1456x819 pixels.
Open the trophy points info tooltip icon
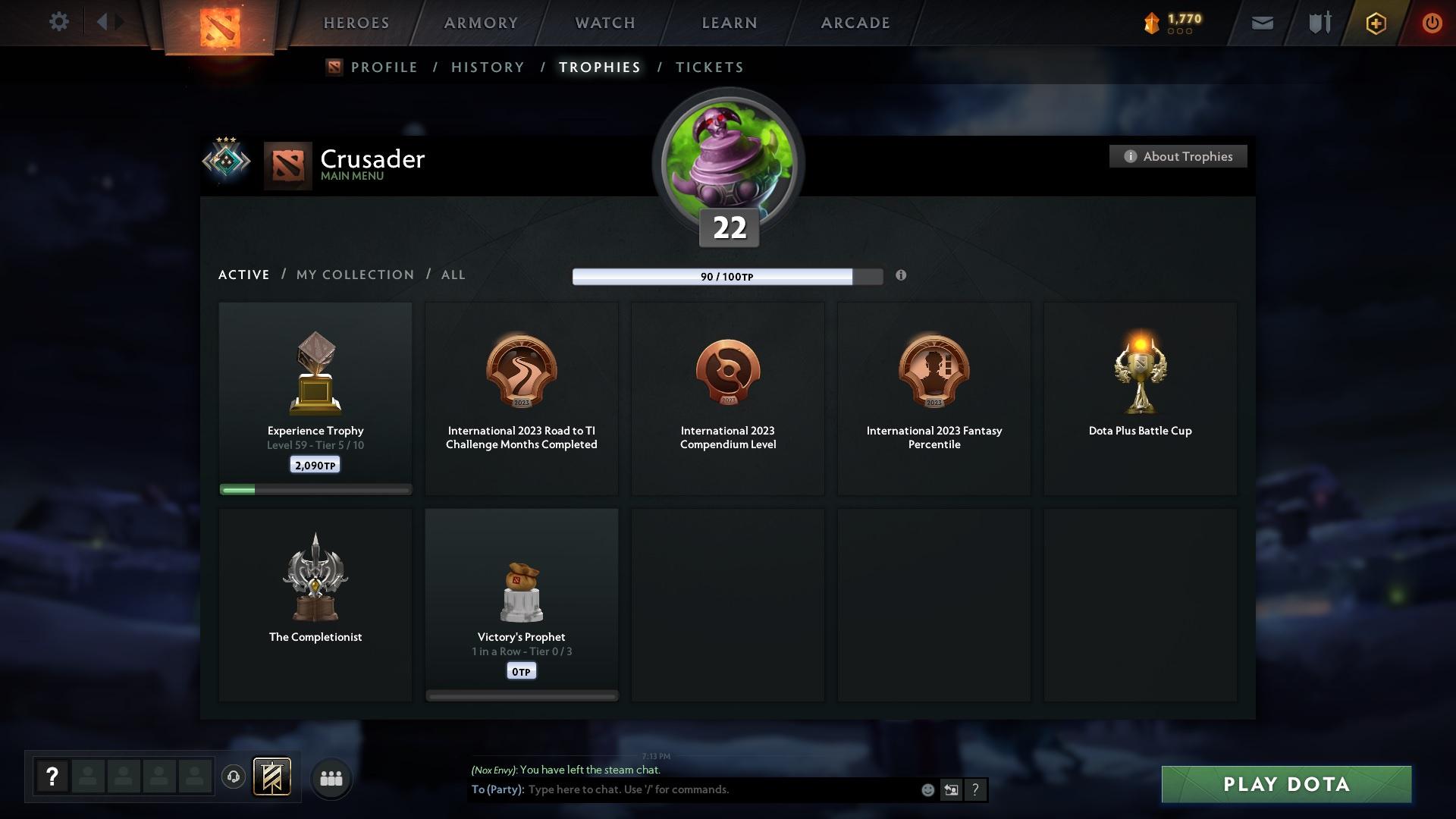click(902, 276)
